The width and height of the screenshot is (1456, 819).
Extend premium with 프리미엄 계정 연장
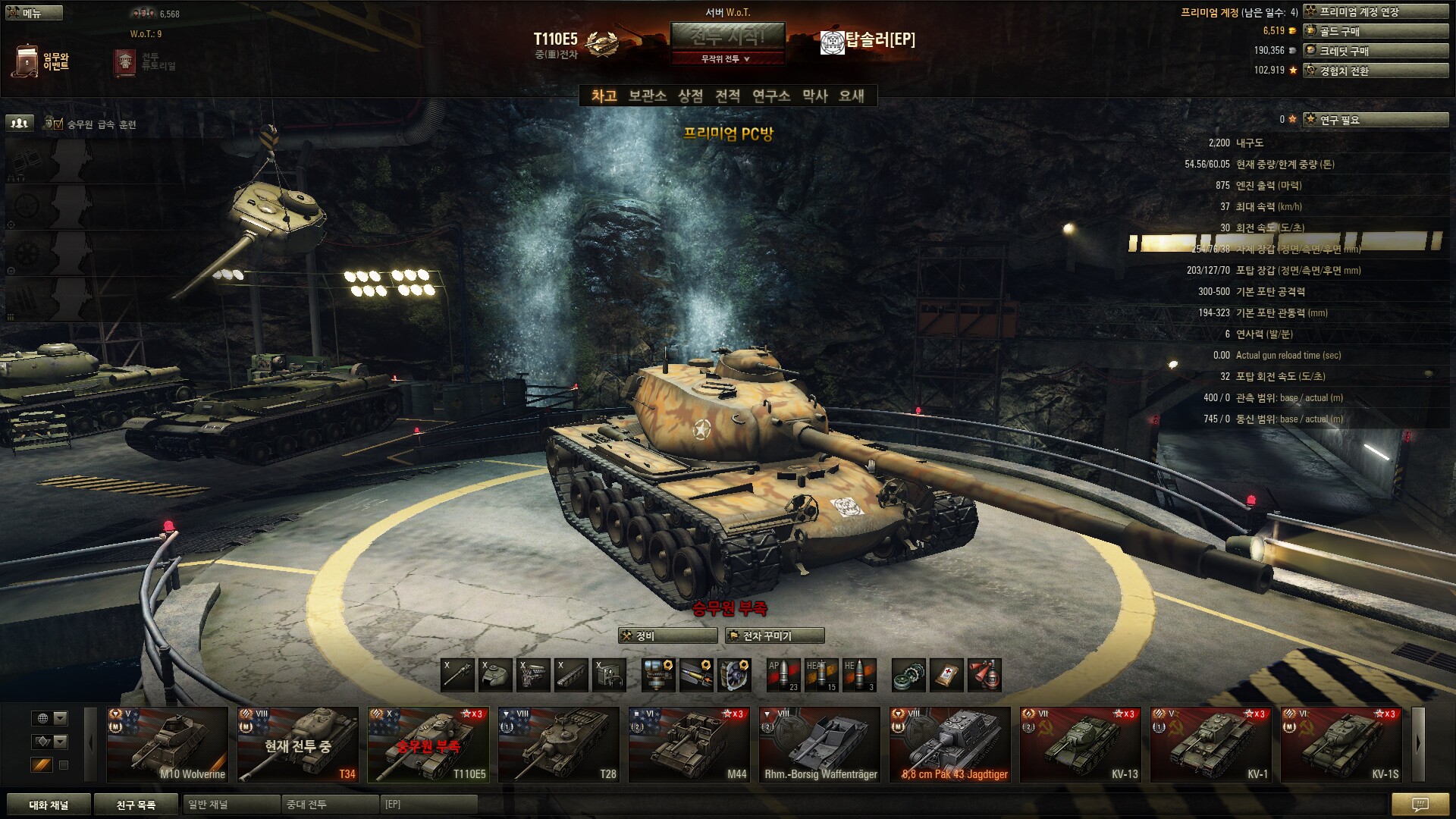pos(1375,11)
